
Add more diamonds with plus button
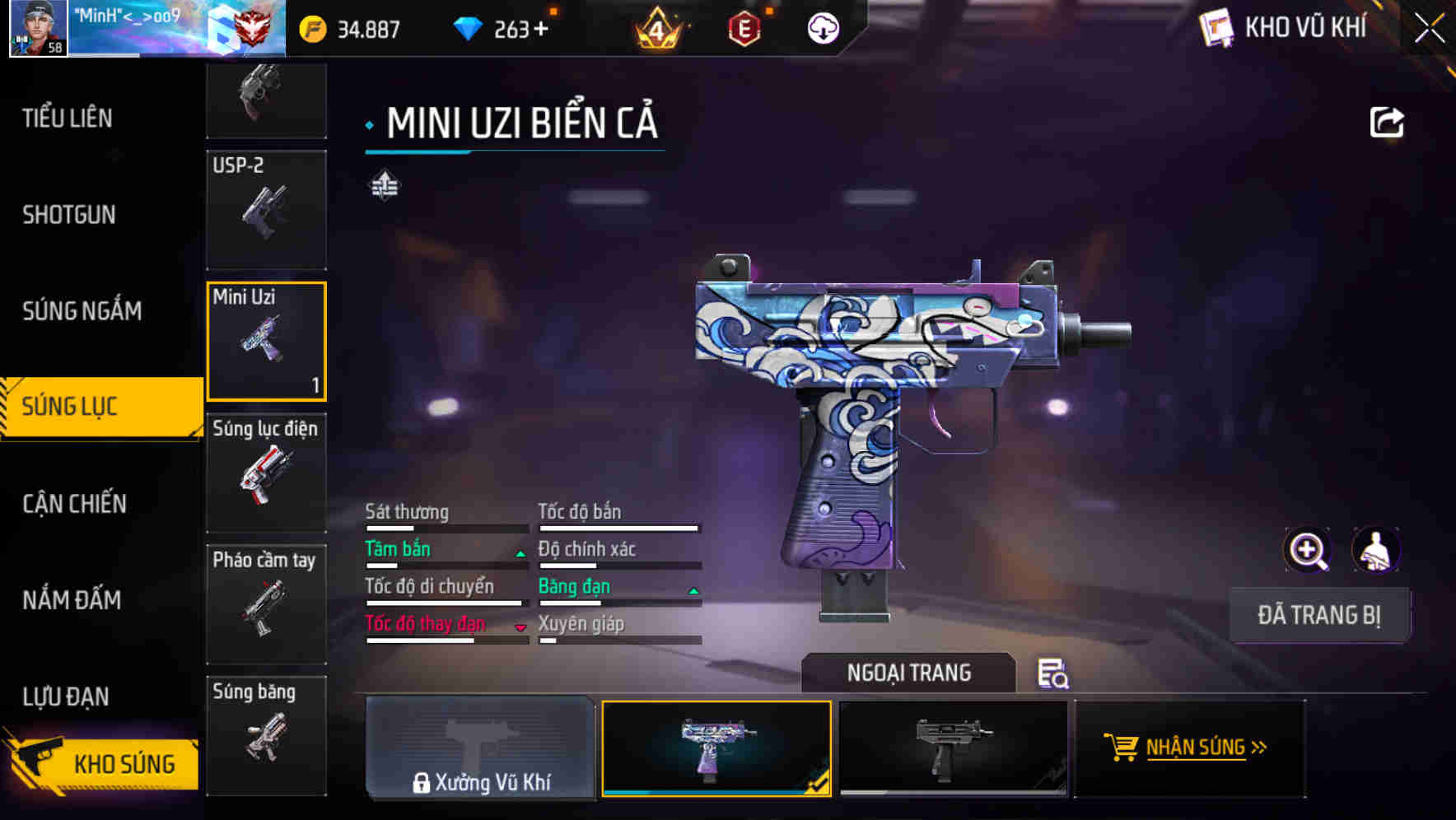pos(540,30)
